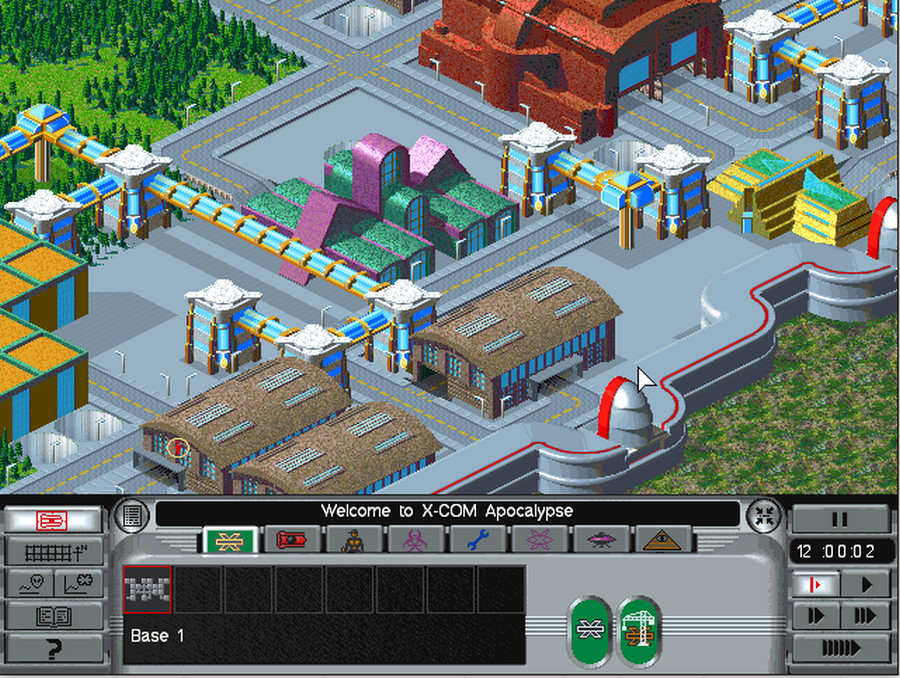Switch to the agents soldier tab
Image resolution: width=900 pixels, height=678 pixels.
pos(353,541)
